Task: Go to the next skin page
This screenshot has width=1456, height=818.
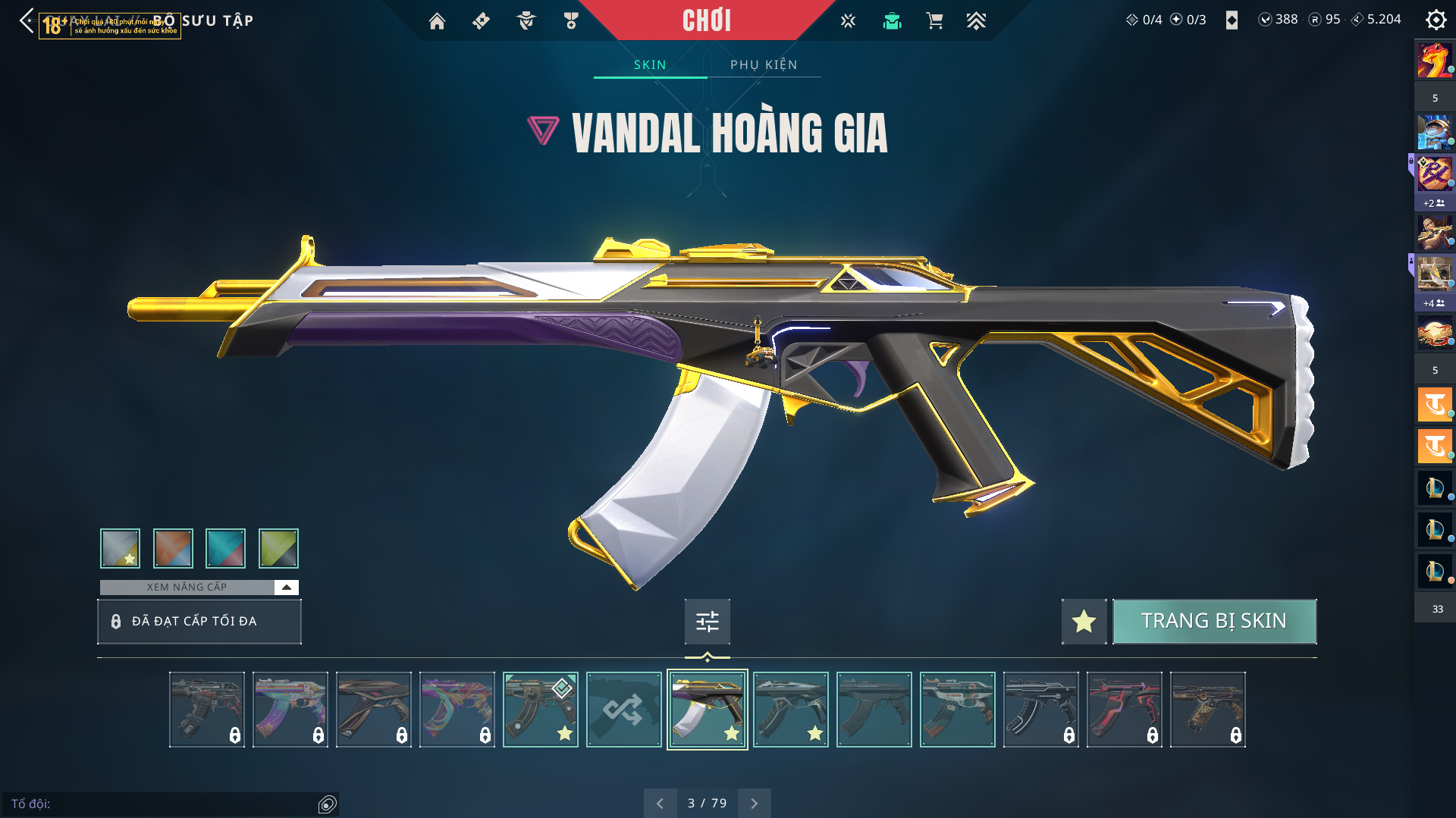Action: [754, 803]
